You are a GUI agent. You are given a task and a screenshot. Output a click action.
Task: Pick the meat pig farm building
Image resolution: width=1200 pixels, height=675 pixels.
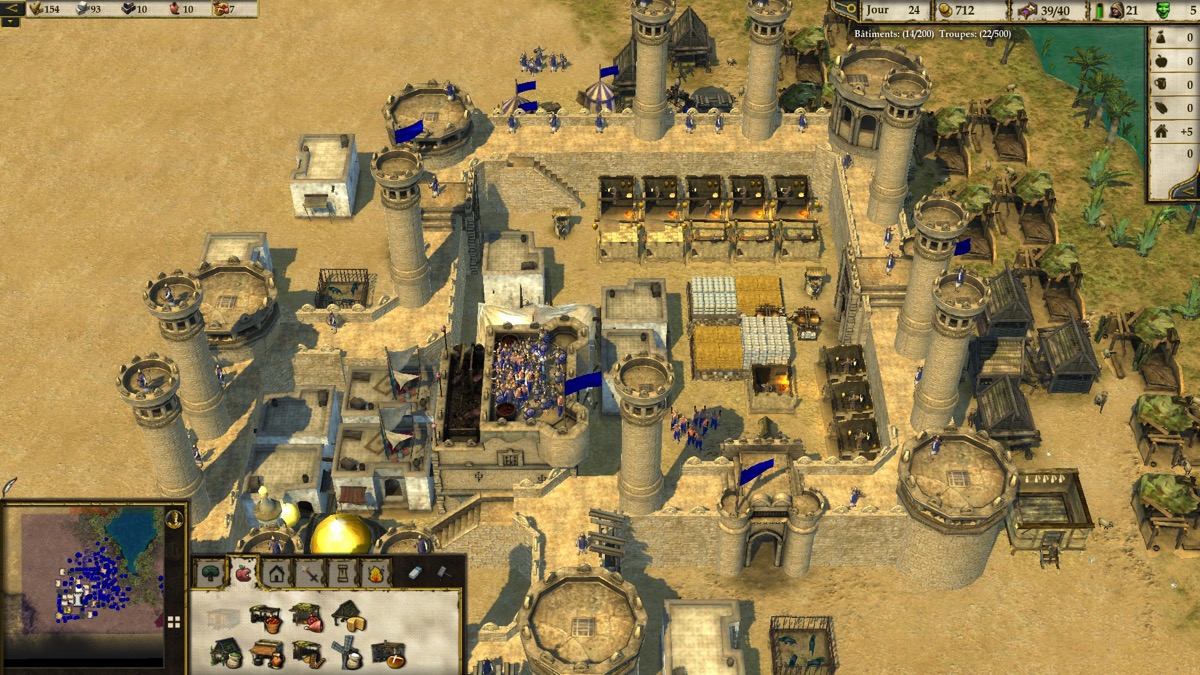[x=306, y=618]
